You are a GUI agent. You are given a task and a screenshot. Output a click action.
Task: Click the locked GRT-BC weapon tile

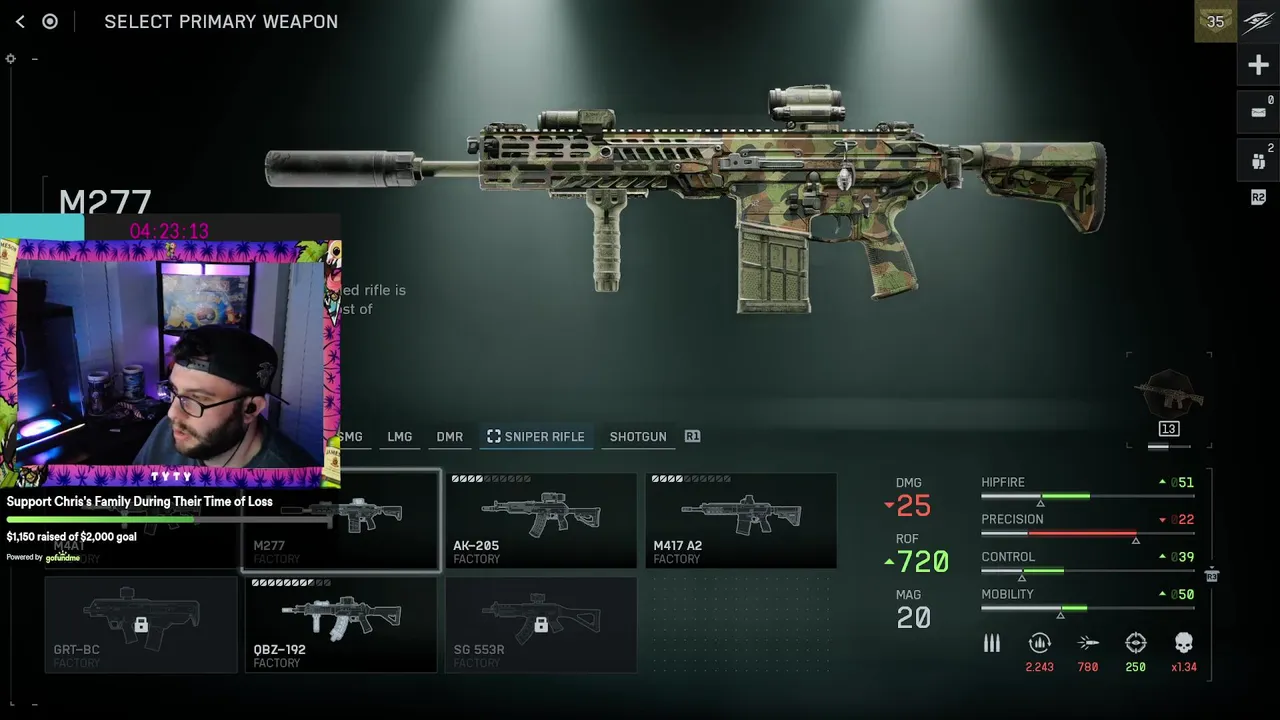coord(141,625)
